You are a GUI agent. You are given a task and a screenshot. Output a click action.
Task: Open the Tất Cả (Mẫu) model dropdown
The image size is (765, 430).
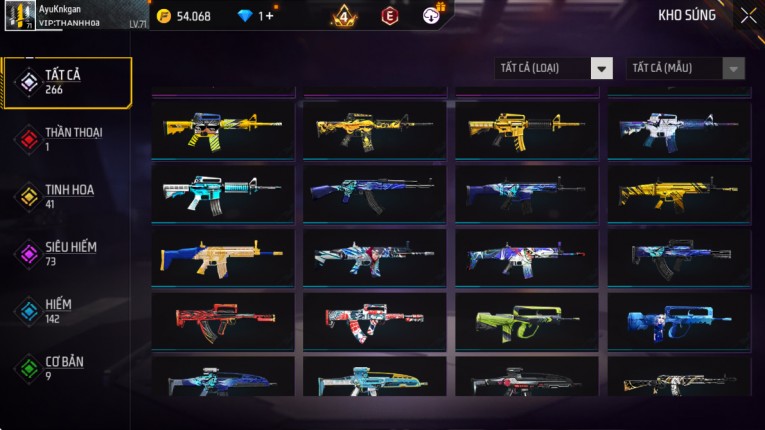[685, 68]
